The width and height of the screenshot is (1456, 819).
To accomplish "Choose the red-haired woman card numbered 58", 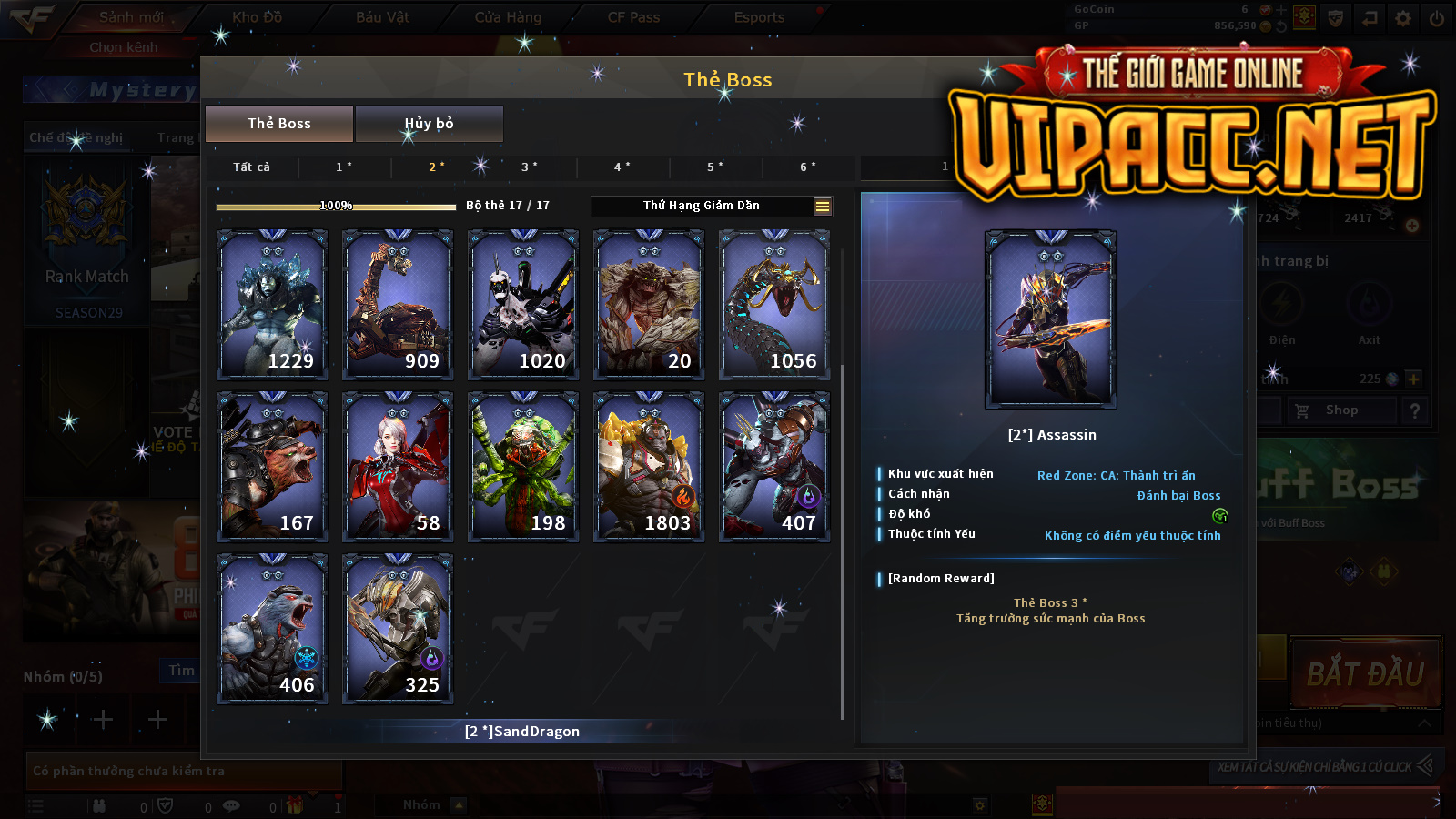I will pos(398,466).
